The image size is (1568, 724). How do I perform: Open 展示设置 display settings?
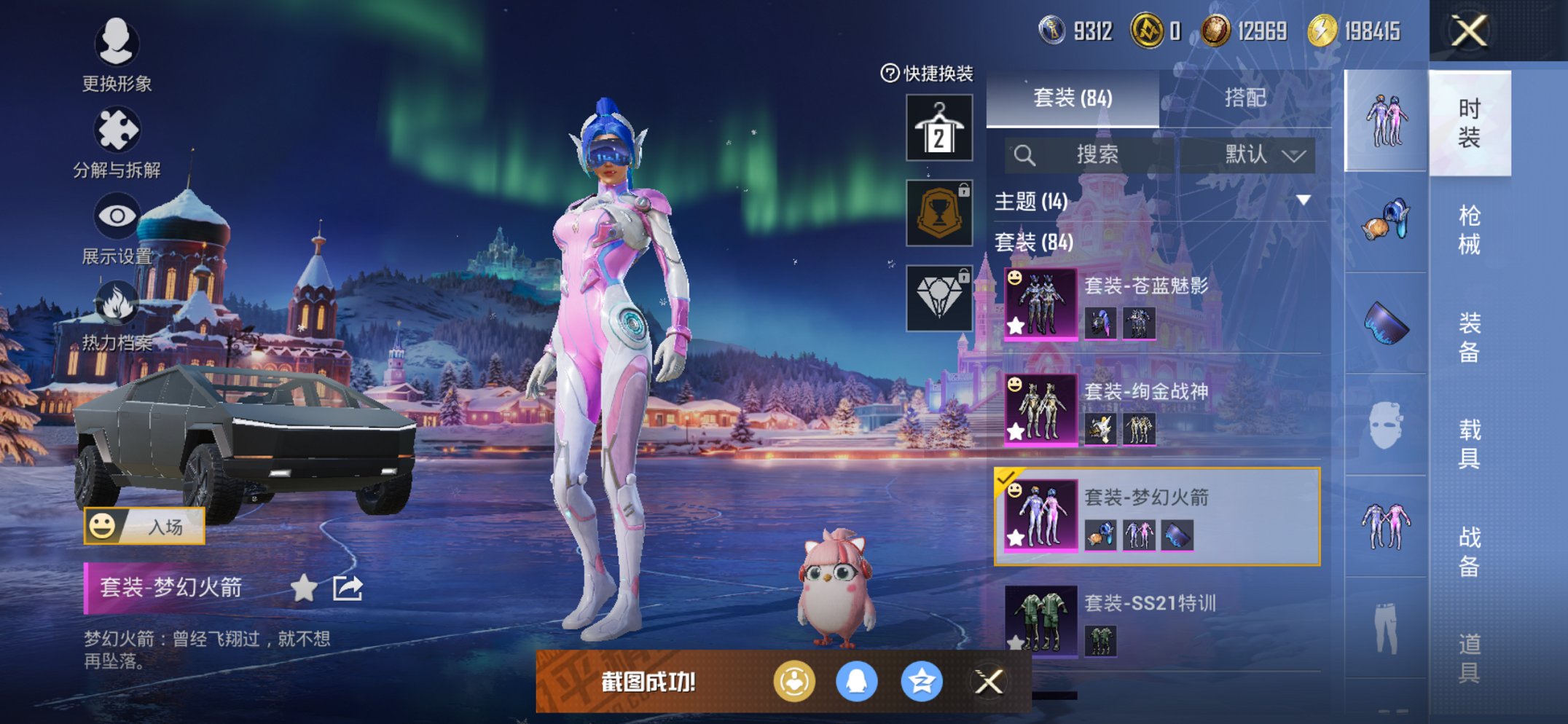coord(117,229)
